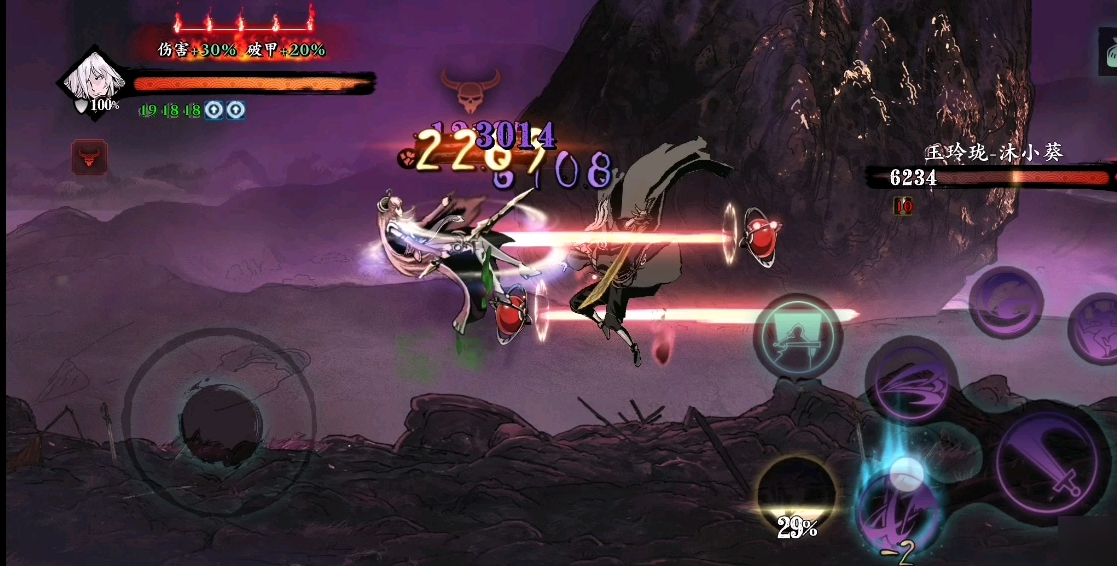
Task: Activate the purple swirling wave skill
Action: pyautogui.click(x=1005, y=300)
